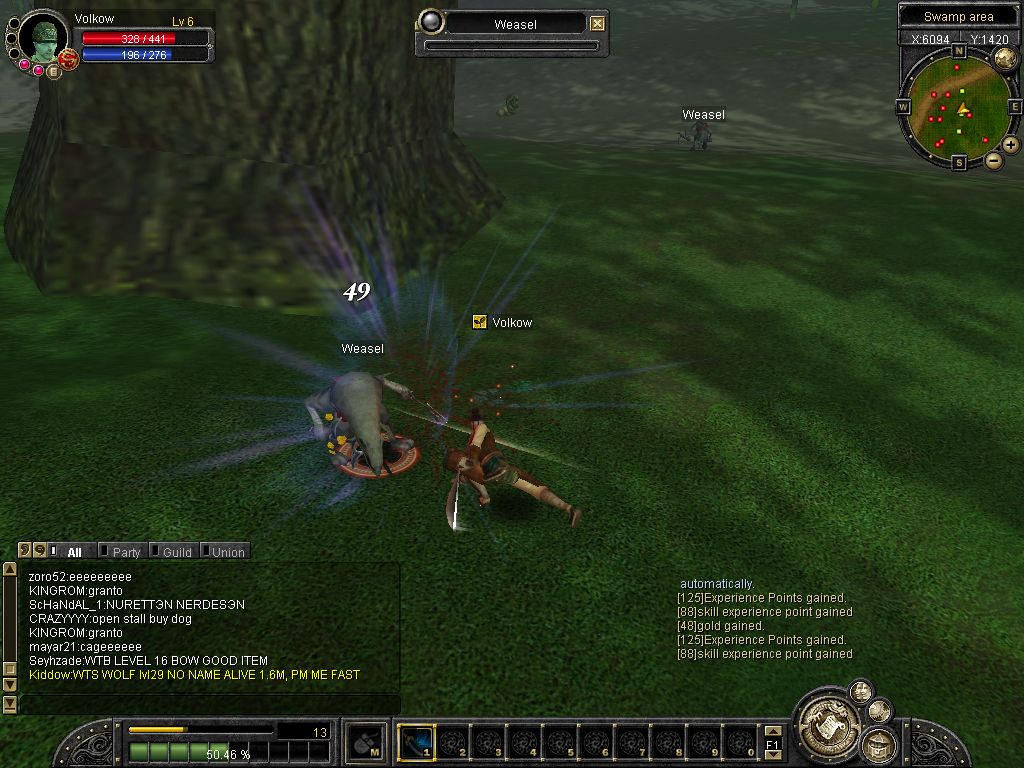This screenshot has width=1024, height=768.
Task: Jump chat log to the bottom
Action: click(x=10, y=703)
